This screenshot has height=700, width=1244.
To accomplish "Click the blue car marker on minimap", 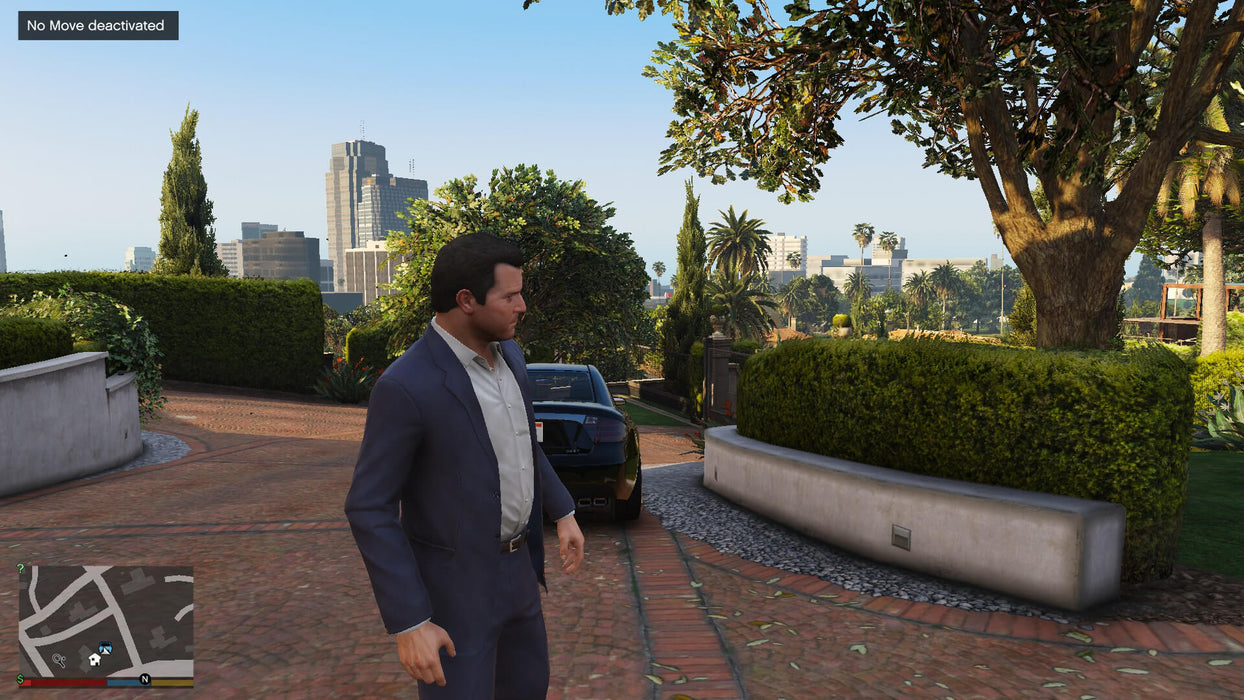I will [x=105, y=649].
